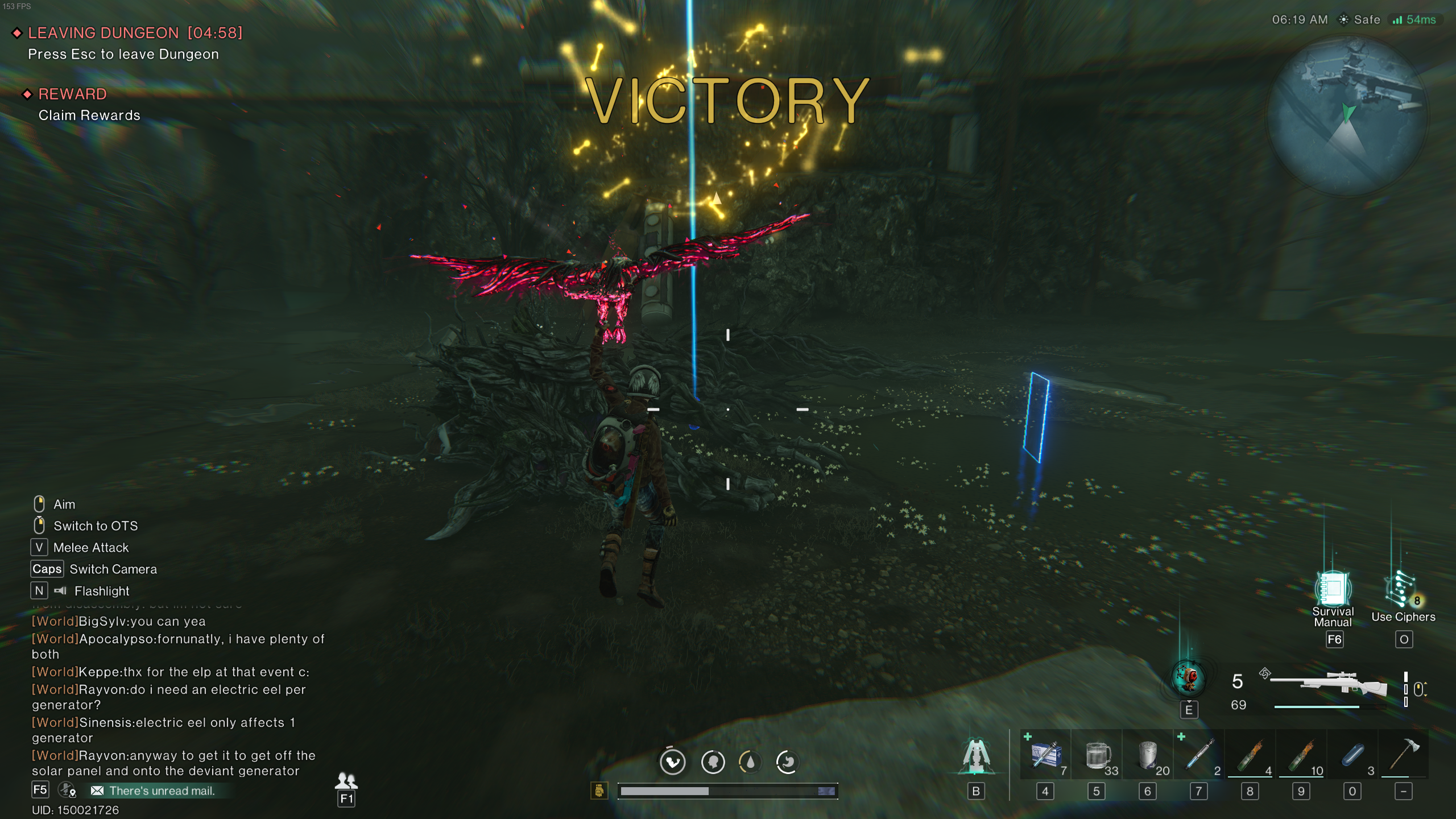
Task: Select the first aid kit in slot 4
Action: 1045,754
